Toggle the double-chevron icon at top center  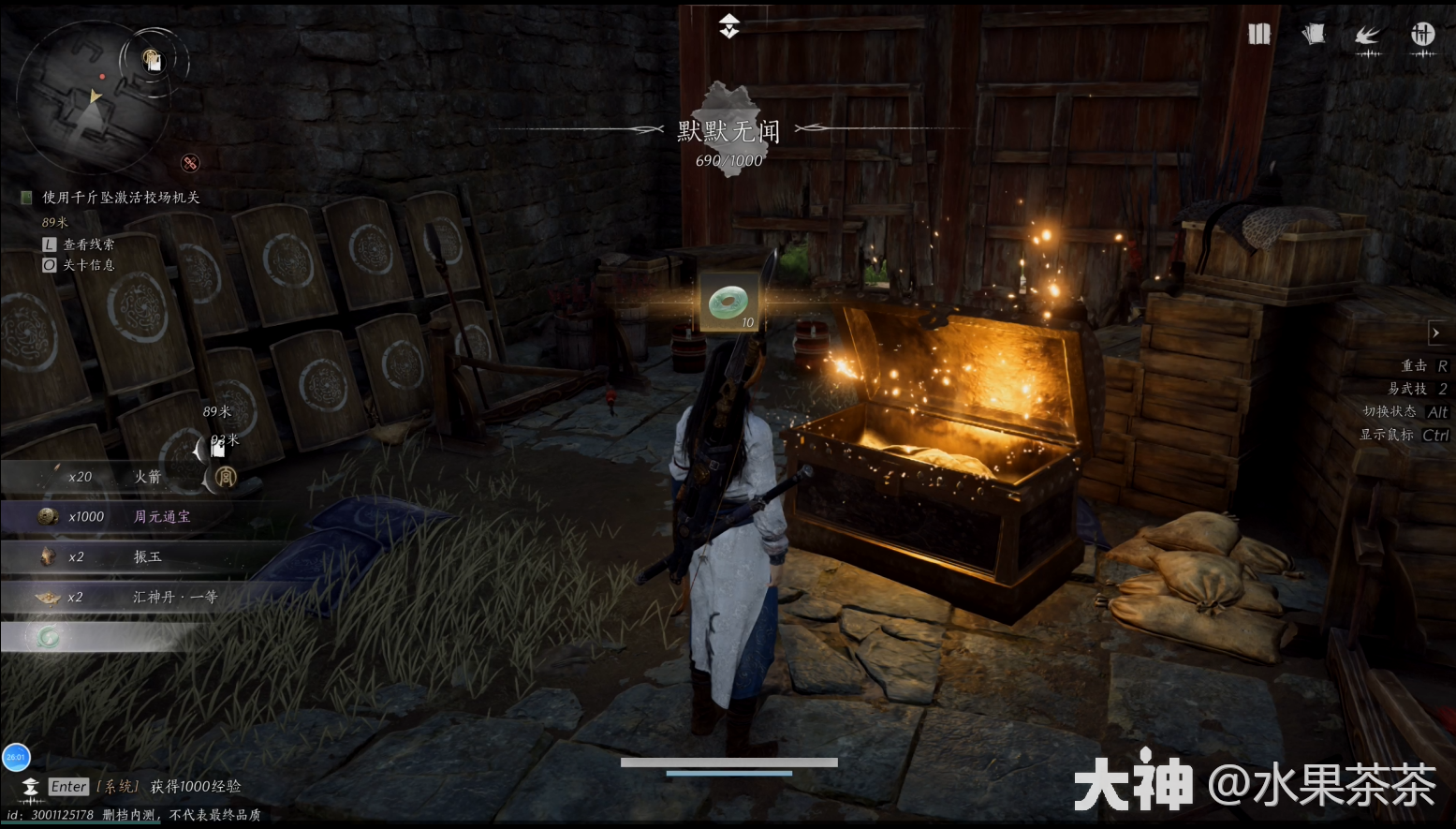click(729, 26)
